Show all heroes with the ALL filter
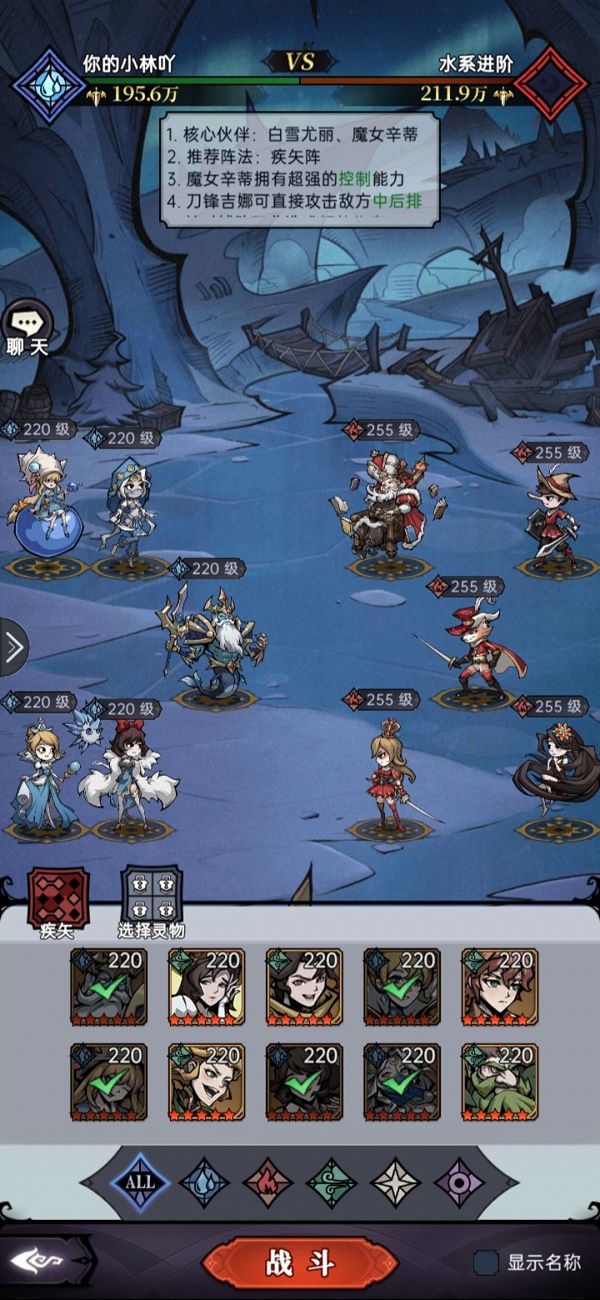 click(140, 1181)
